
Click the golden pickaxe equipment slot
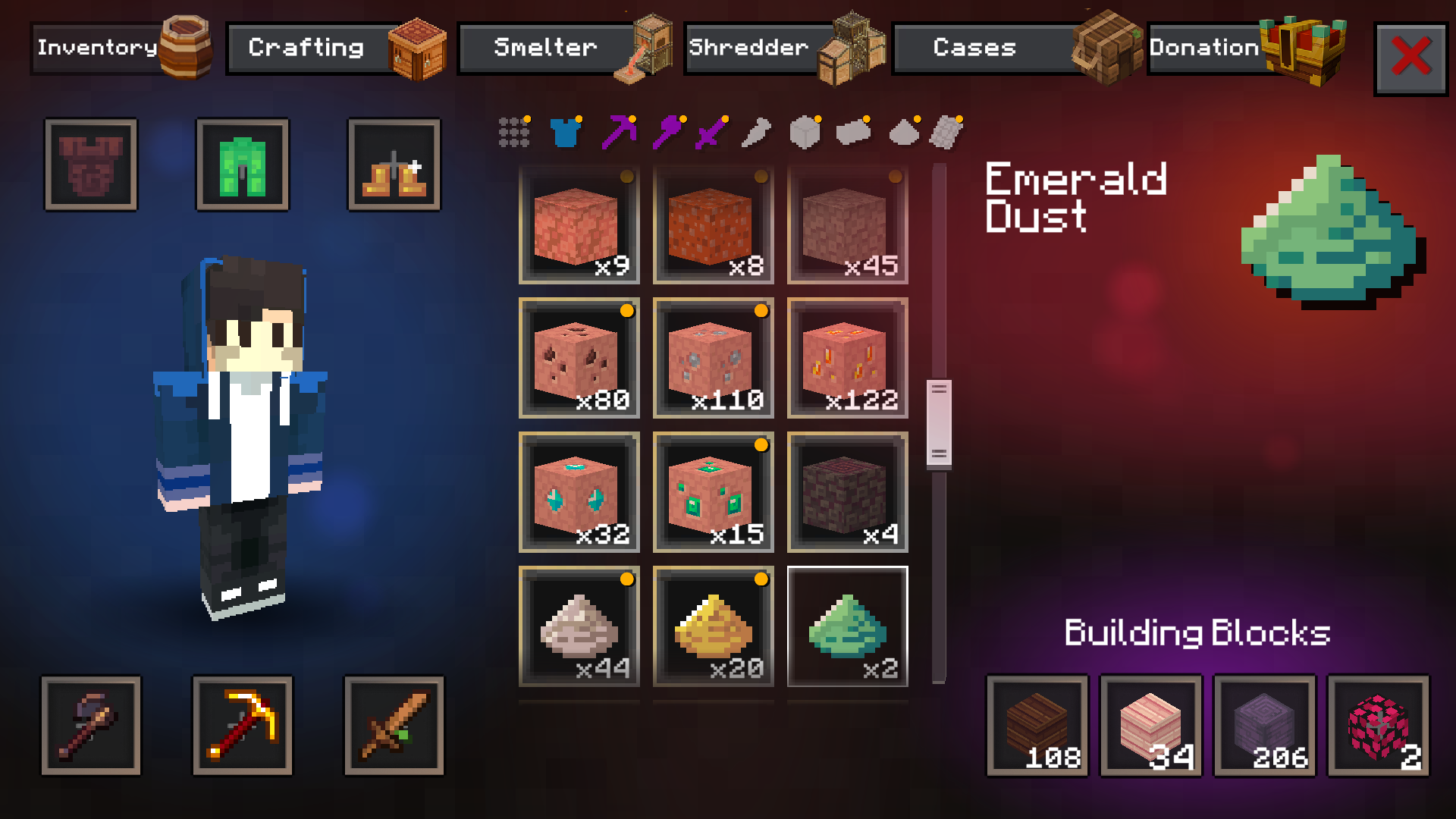(x=242, y=725)
